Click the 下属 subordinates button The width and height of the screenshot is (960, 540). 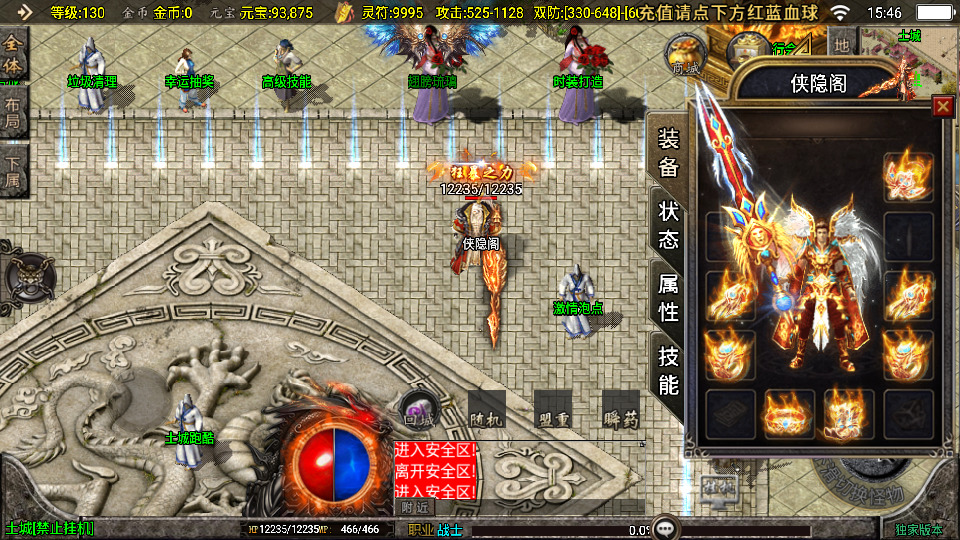[x=13, y=172]
